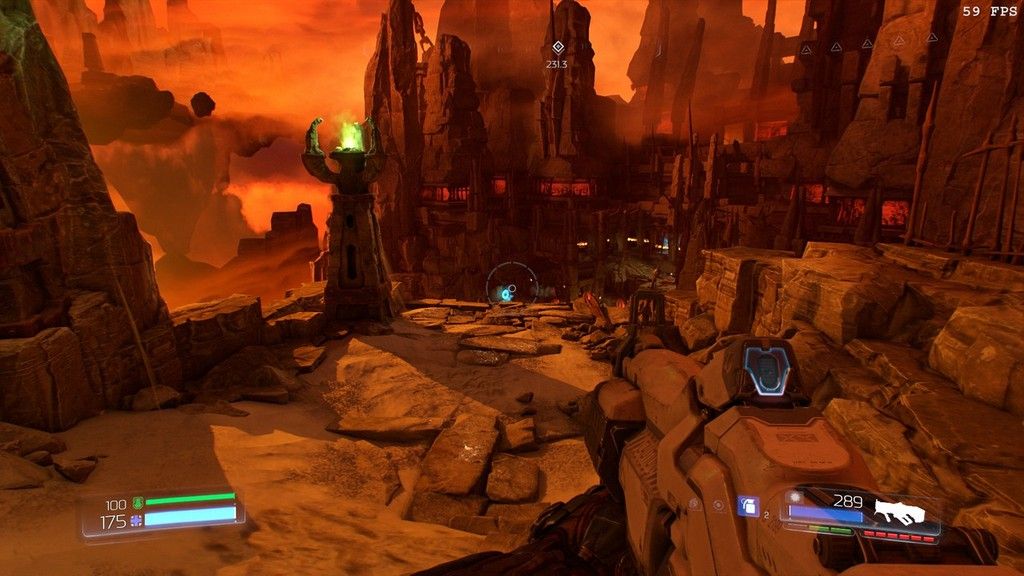The height and width of the screenshot is (576, 1024).
Task: Select the white weapon silhouette icon
Action: pyautogui.click(x=899, y=511)
